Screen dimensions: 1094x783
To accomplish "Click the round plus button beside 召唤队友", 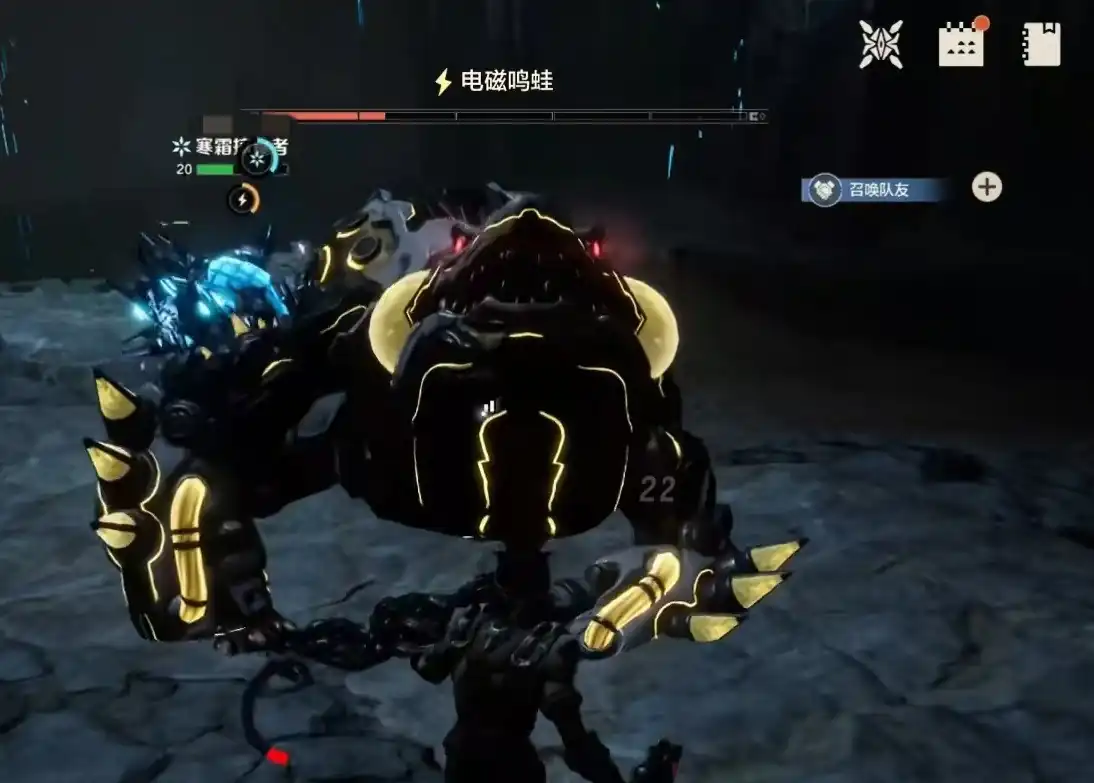I will tap(986, 187).
